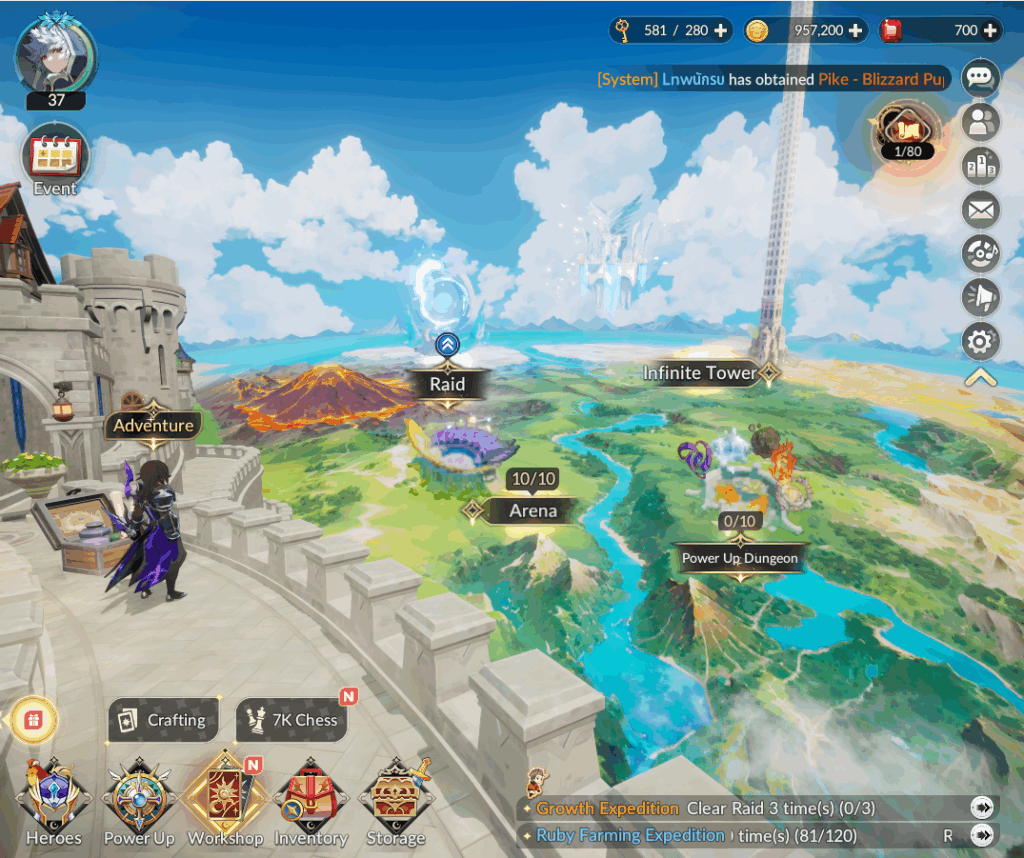Go to the Arena
Image resolution: width=1024 pixels, height=858 pixels.
click(x=532, y=511)
